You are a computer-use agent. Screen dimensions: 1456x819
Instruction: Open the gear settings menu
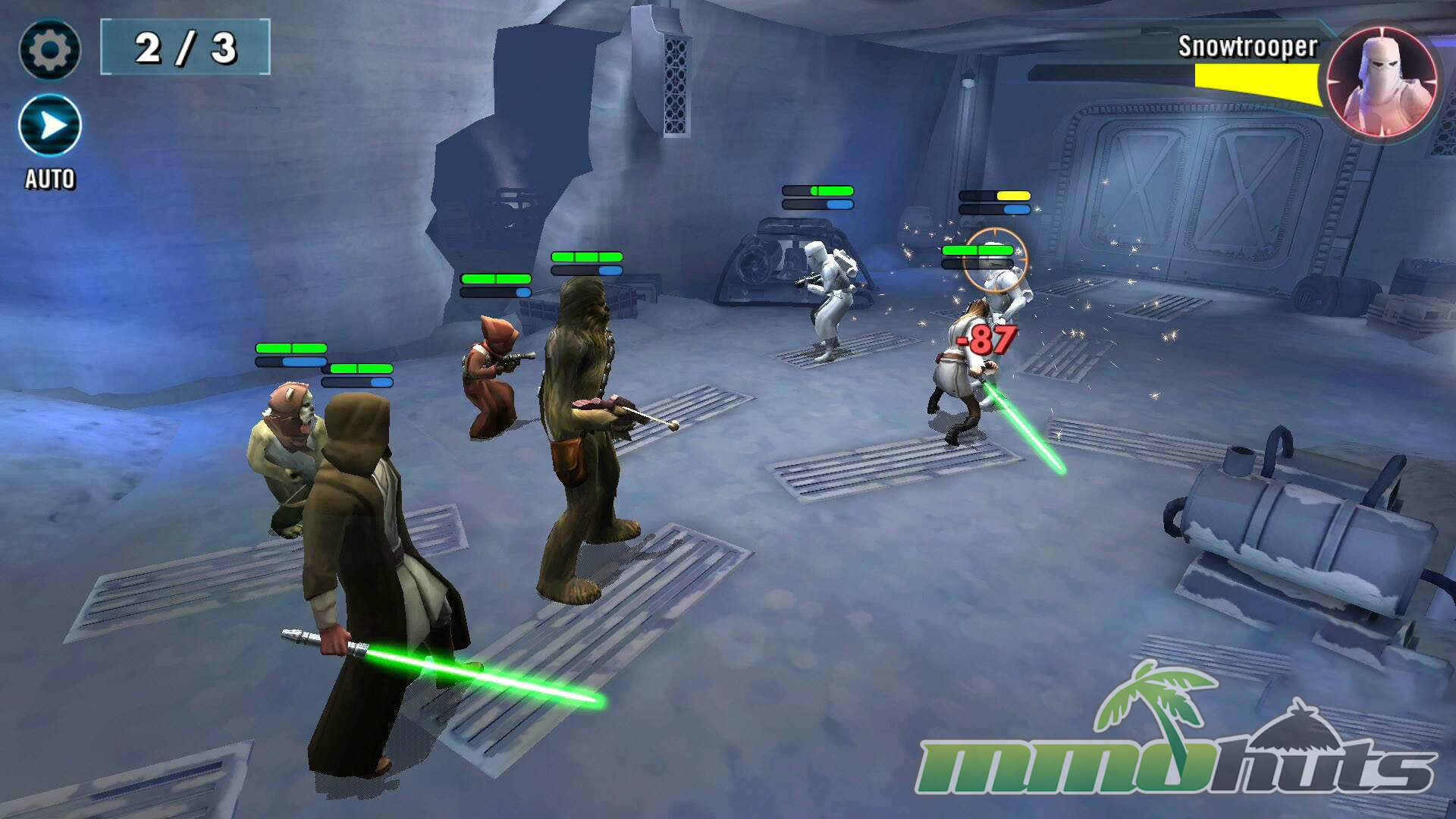pos(49,50)
